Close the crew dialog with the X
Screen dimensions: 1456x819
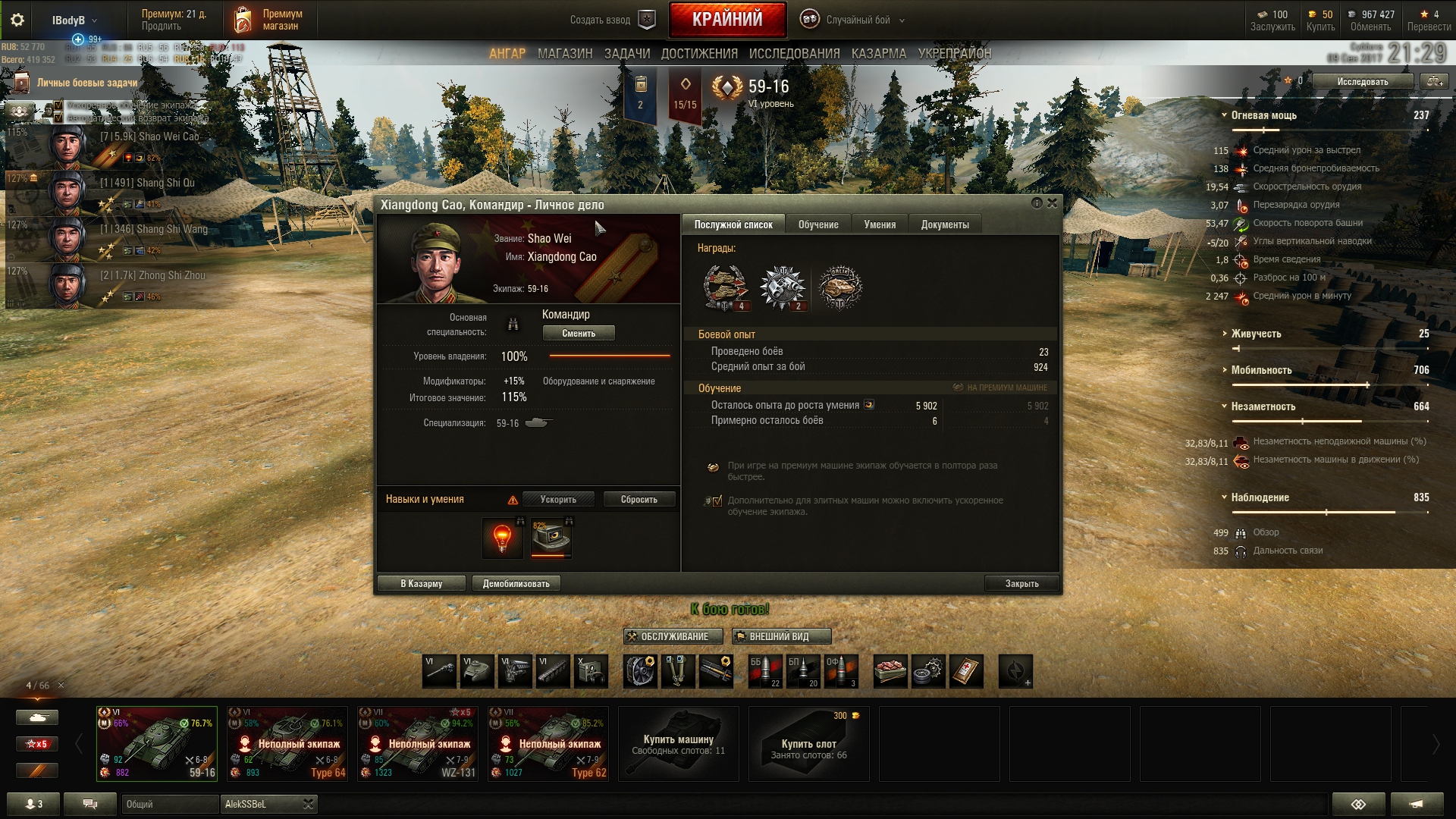pyautogui.click(x=1052, y=203)
